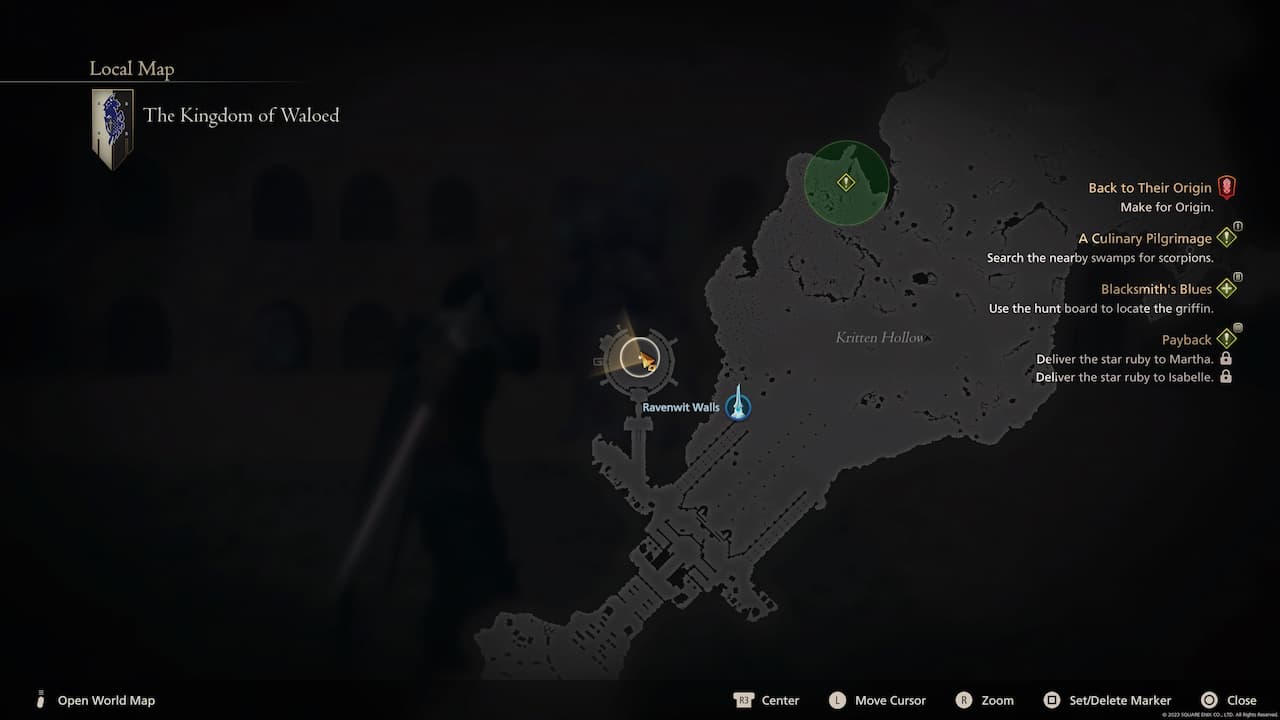Click the green A Culinary Pilgrimage quest icon
The image size is (1280, 720).
click(1227, 237)
